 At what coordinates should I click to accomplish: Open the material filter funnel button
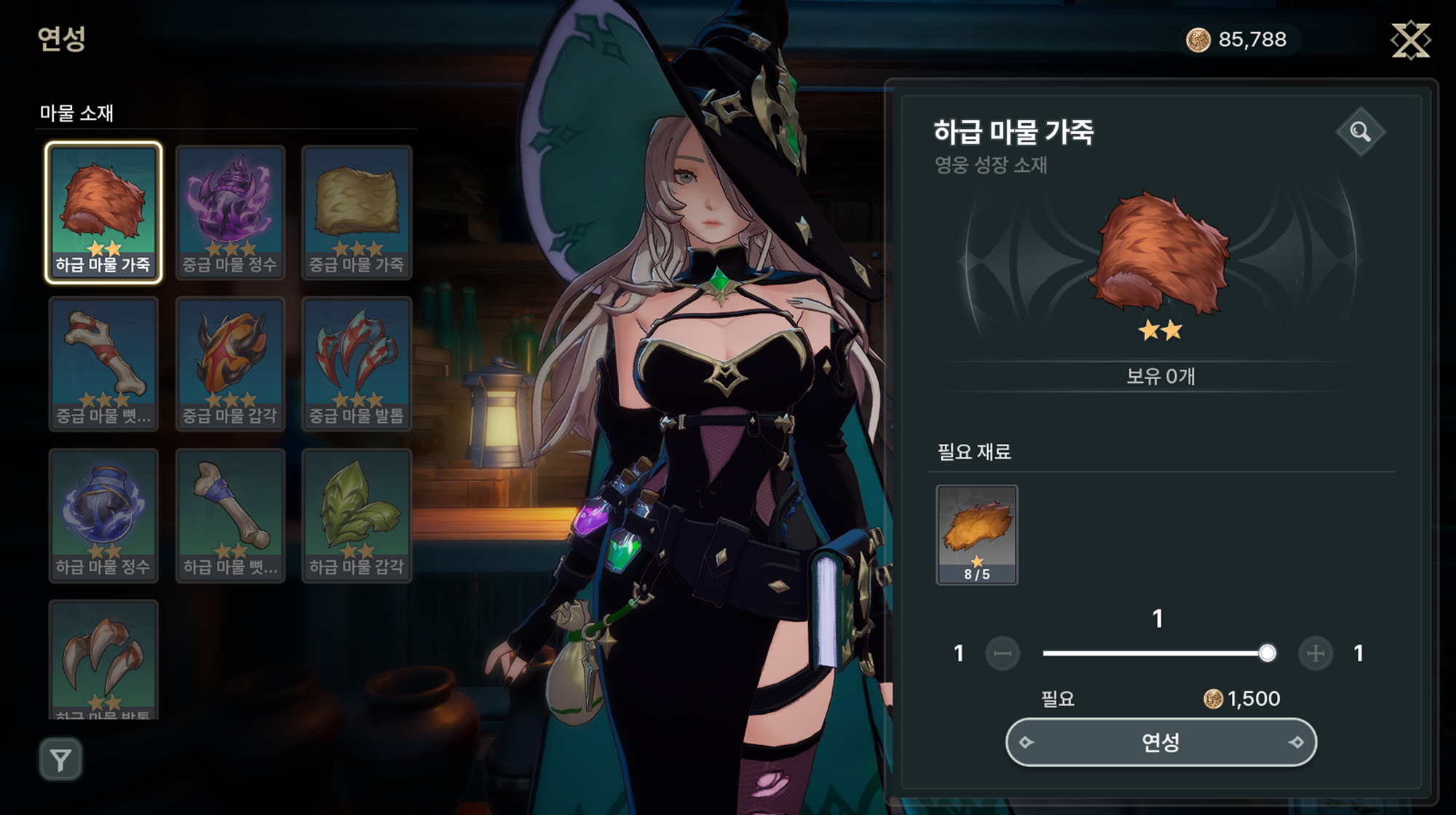point(60,760)
